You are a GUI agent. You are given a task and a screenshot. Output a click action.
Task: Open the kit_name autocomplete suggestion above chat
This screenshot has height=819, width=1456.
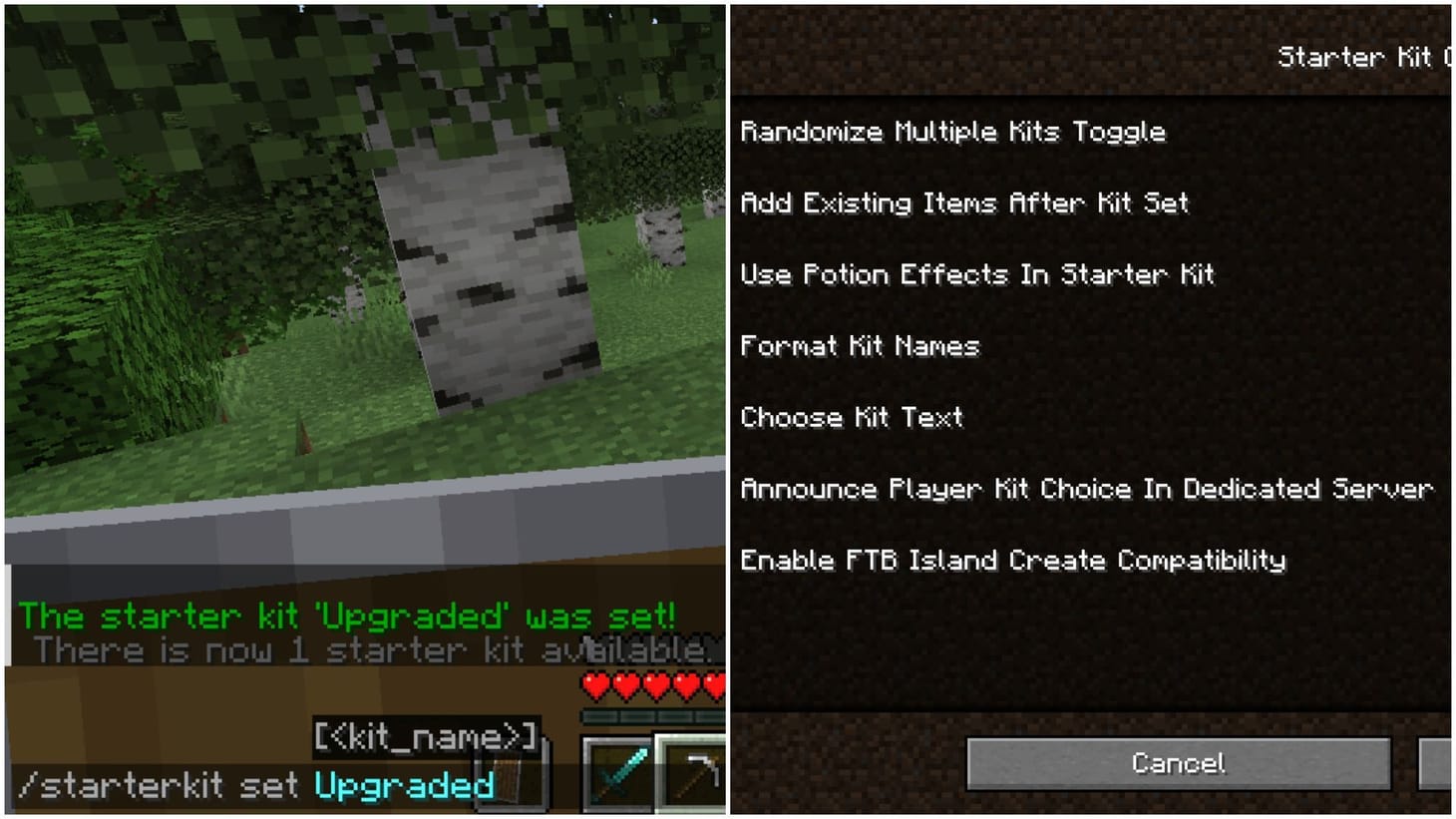tap(426, 737)
